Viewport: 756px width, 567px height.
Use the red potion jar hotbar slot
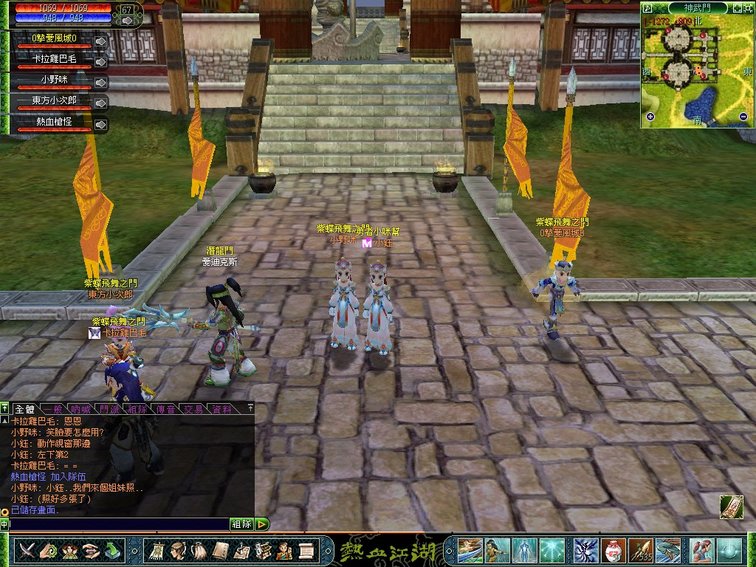tap(613, 550)
